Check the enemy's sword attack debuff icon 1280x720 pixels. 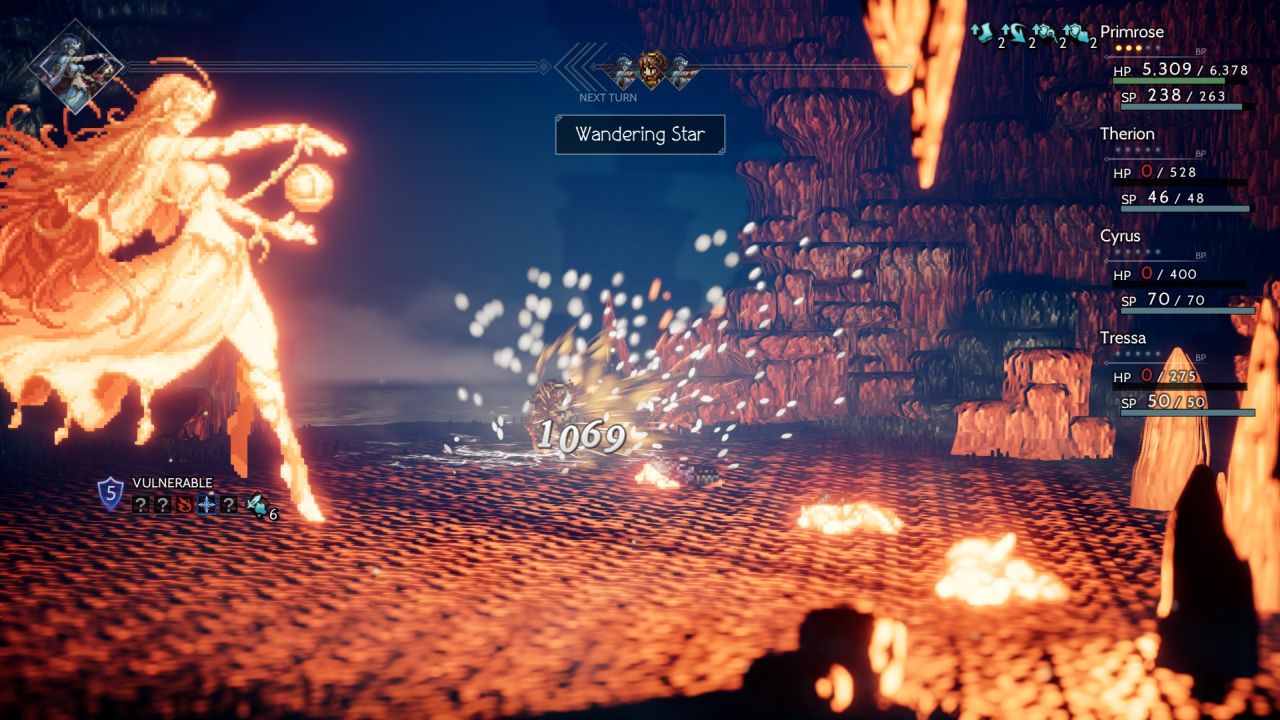(x=256, y=505)
